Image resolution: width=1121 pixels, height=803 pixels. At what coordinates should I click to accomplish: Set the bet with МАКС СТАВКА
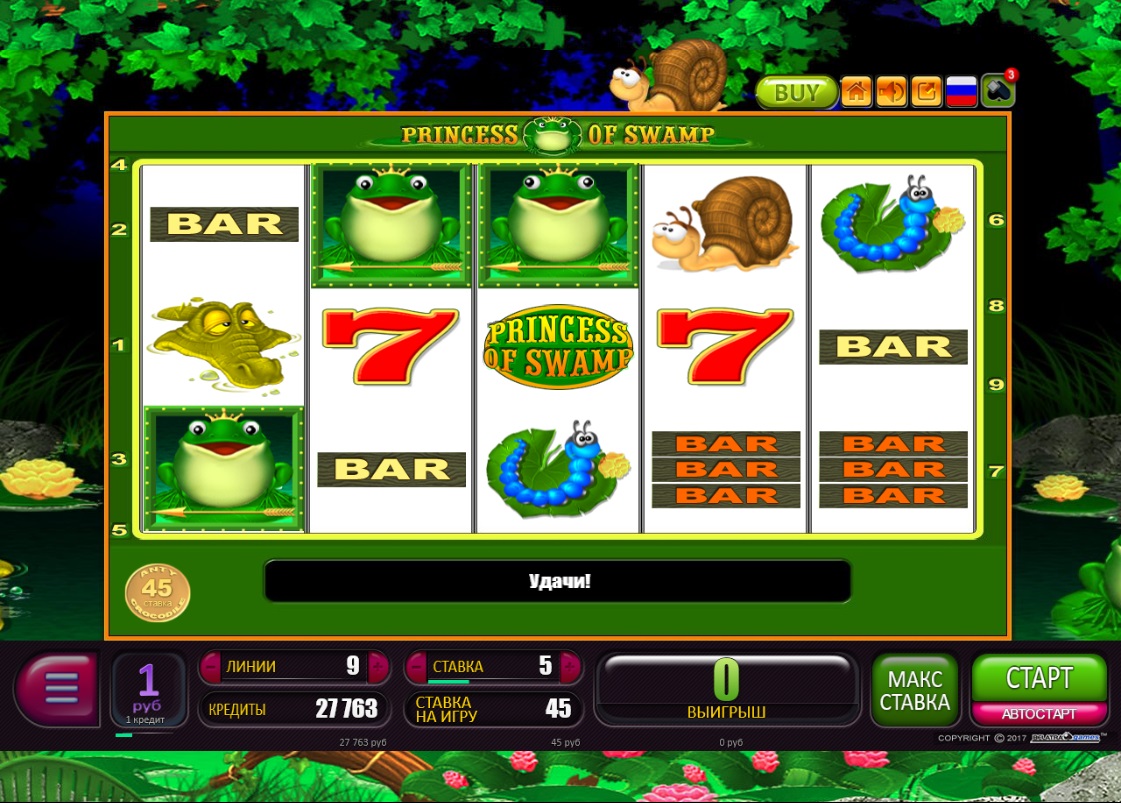[x=914, y=690]
